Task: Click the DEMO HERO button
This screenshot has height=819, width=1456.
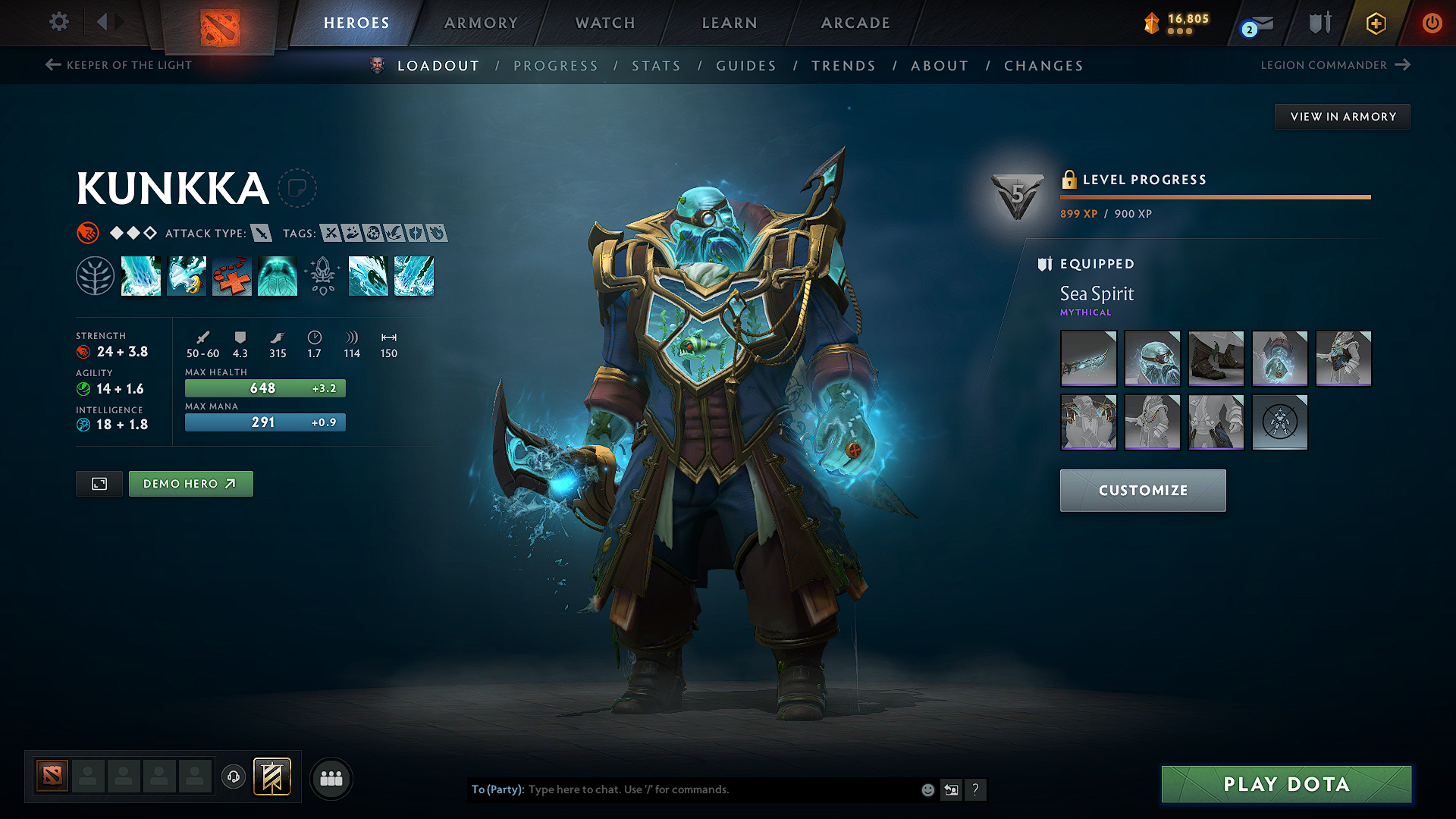Action: [x=190, y=483]
